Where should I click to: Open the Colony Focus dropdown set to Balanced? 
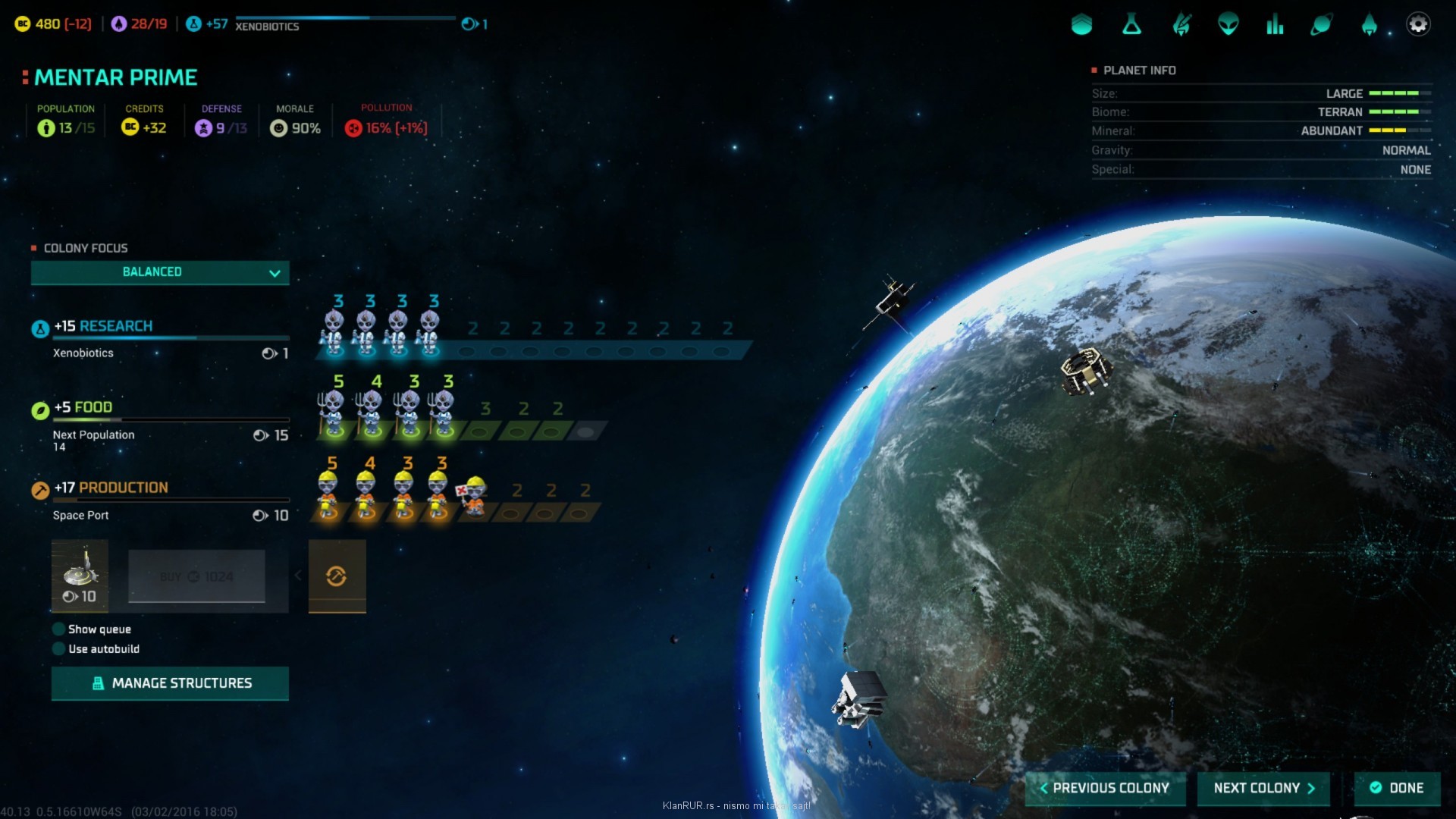(x=159, y=272)
